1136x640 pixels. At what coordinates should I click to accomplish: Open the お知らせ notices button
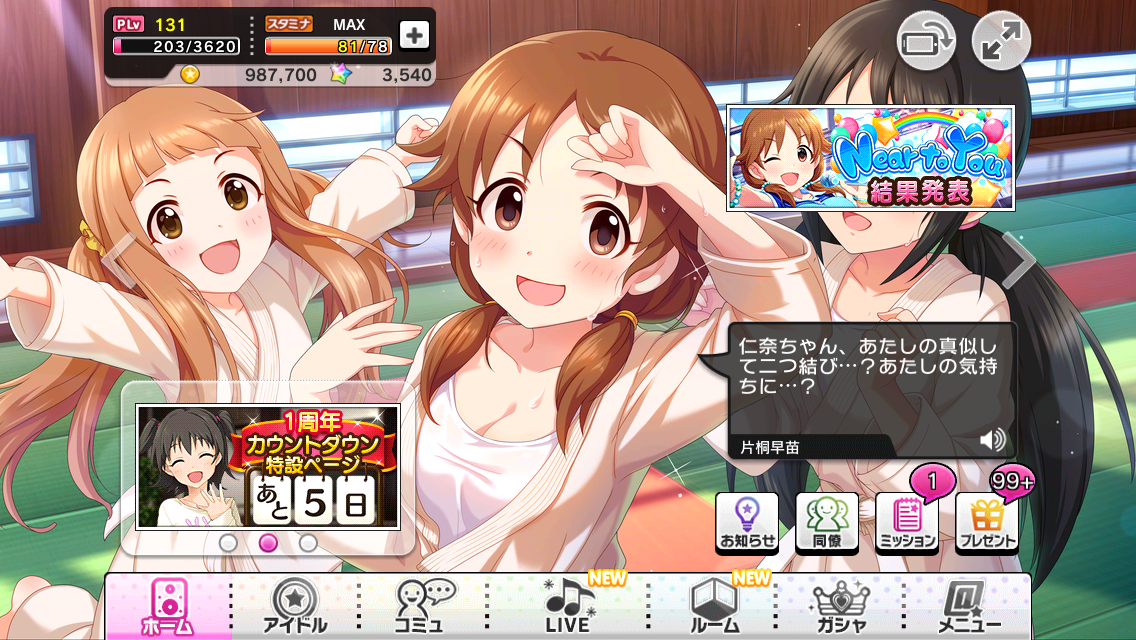747,523
